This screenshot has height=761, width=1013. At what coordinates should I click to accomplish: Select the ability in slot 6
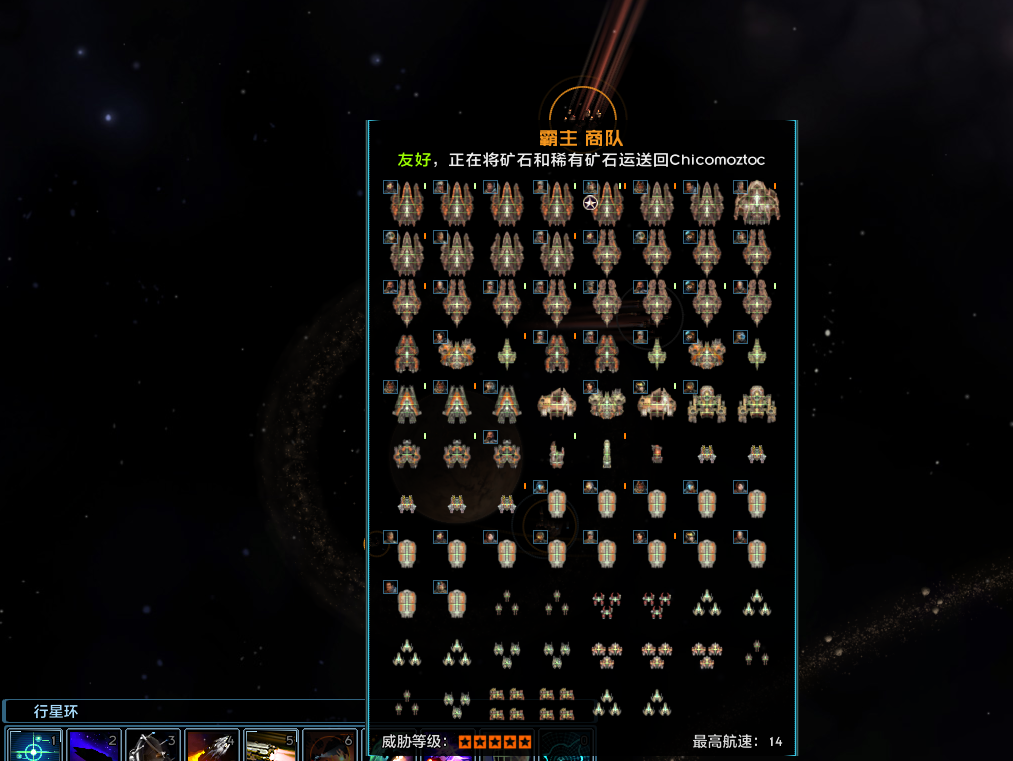click(330, 746)
